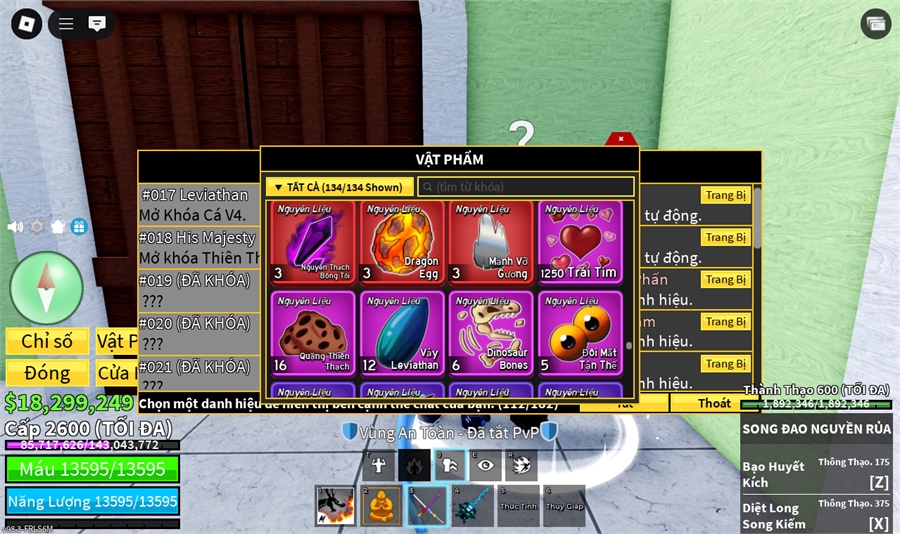Viewport: 900px width, 534px height.
Task: Select the Đôi Mắt Tận Thế eyes item
Action: (x=579, y=333)
